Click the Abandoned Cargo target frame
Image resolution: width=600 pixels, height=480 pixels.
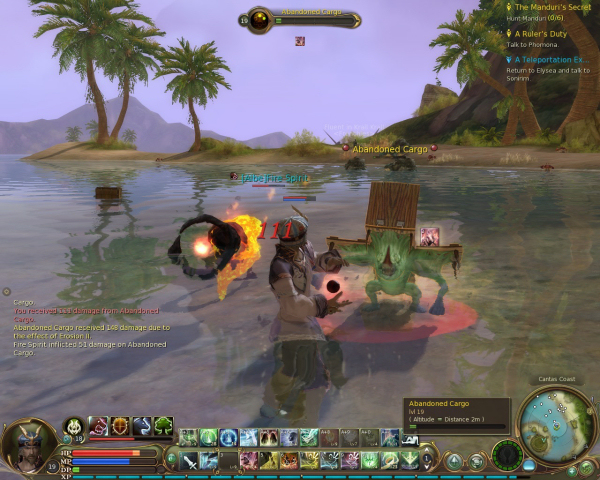pos(300,19)
